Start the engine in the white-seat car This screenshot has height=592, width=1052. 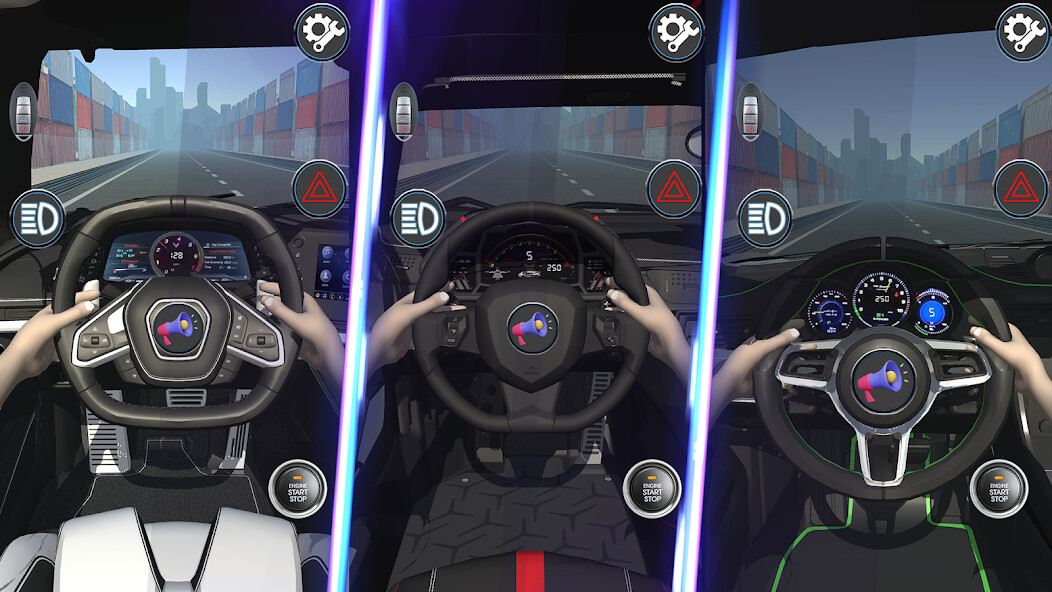pos(298,488)
